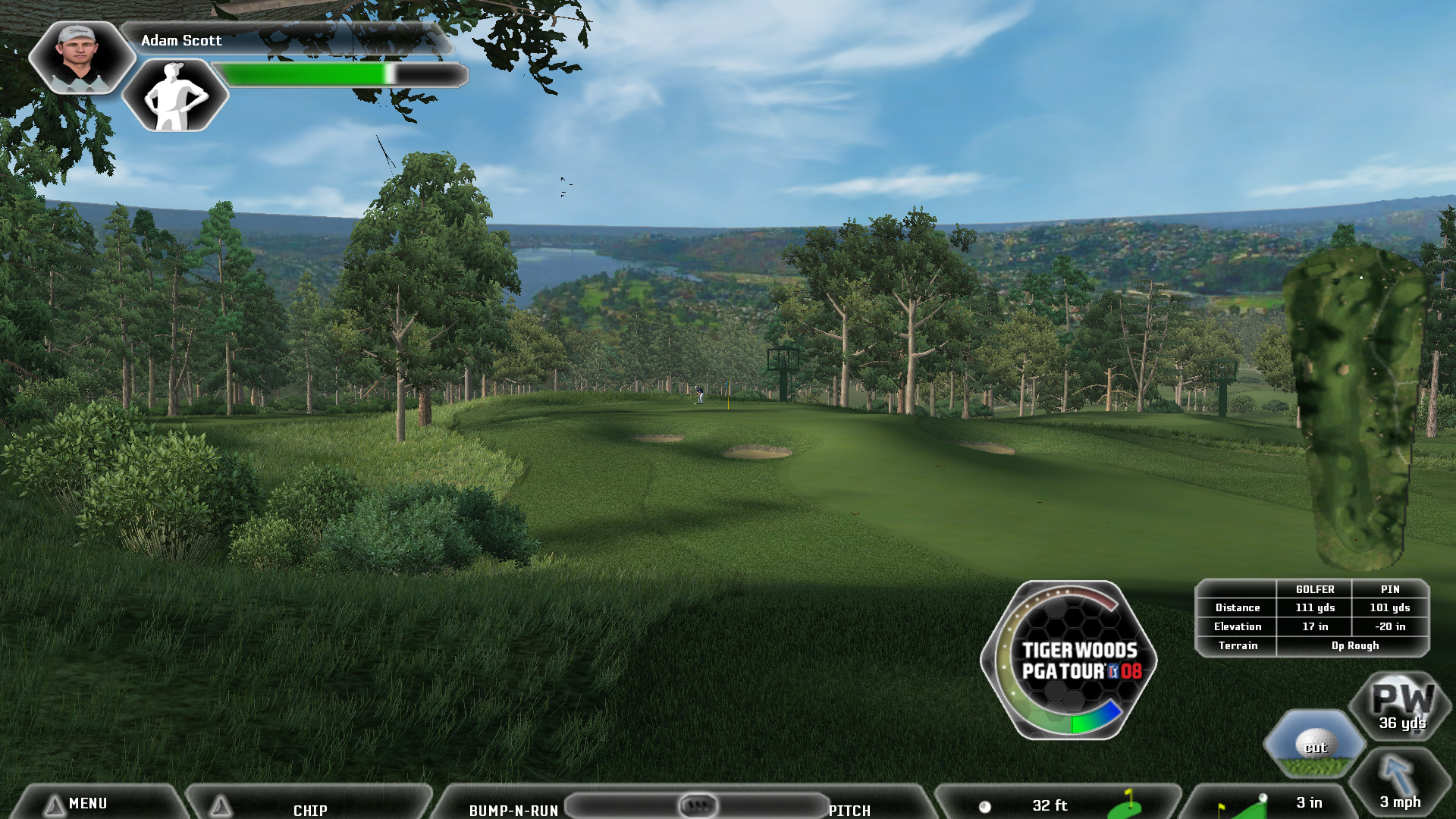The image size is (1456, 819).
Task: Open the MENU button
Action: [x=87, y=803]
